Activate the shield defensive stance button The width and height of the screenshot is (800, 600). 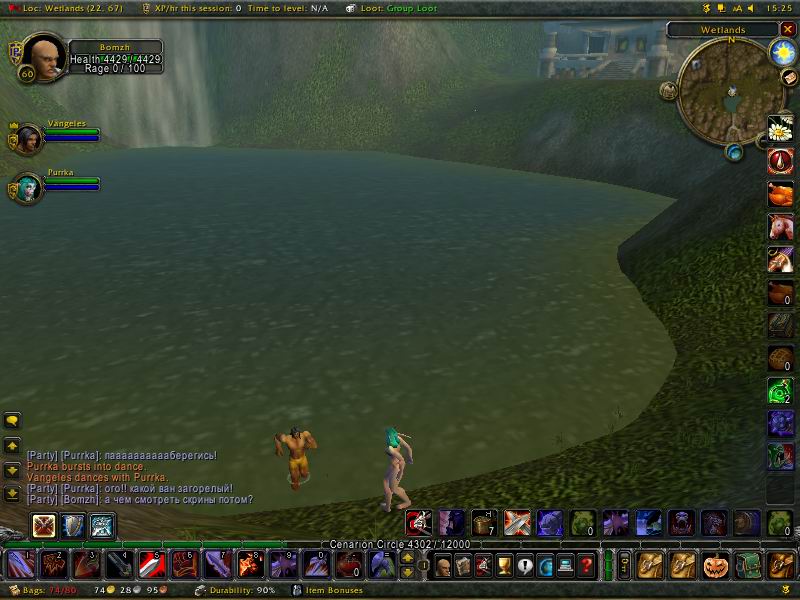click(73, 526)
